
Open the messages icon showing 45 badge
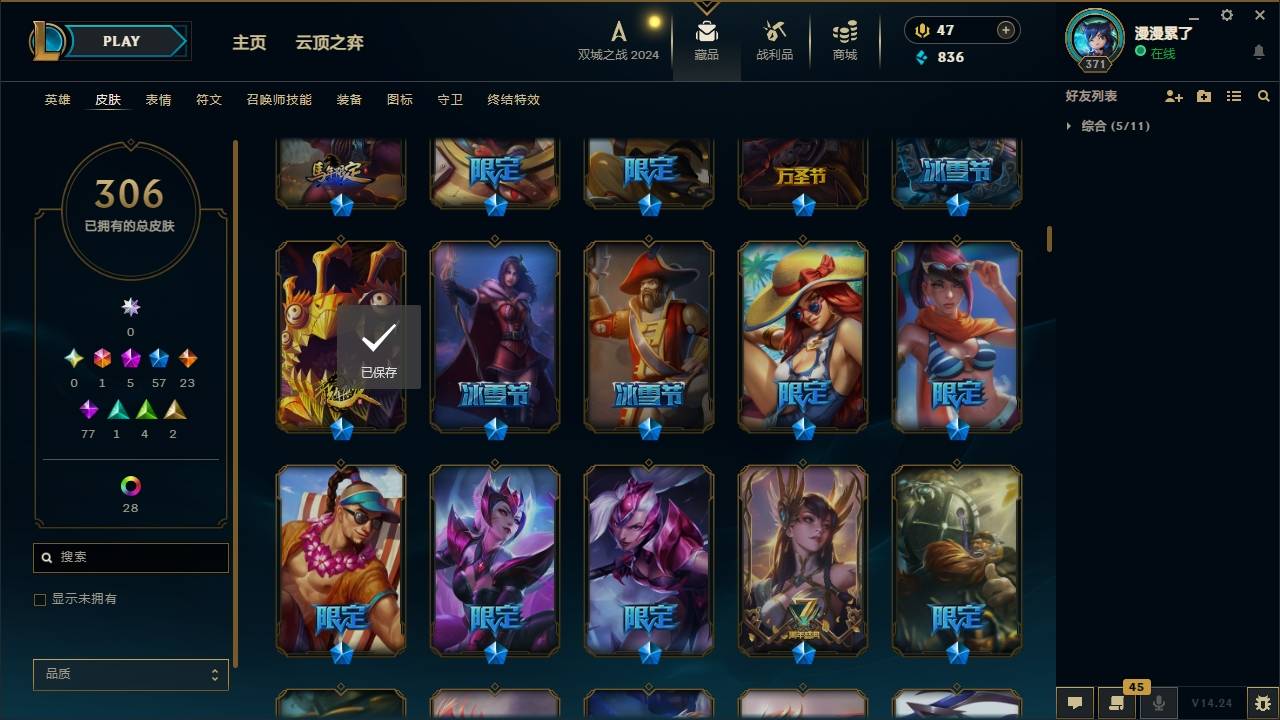[x=1117, y=703]
